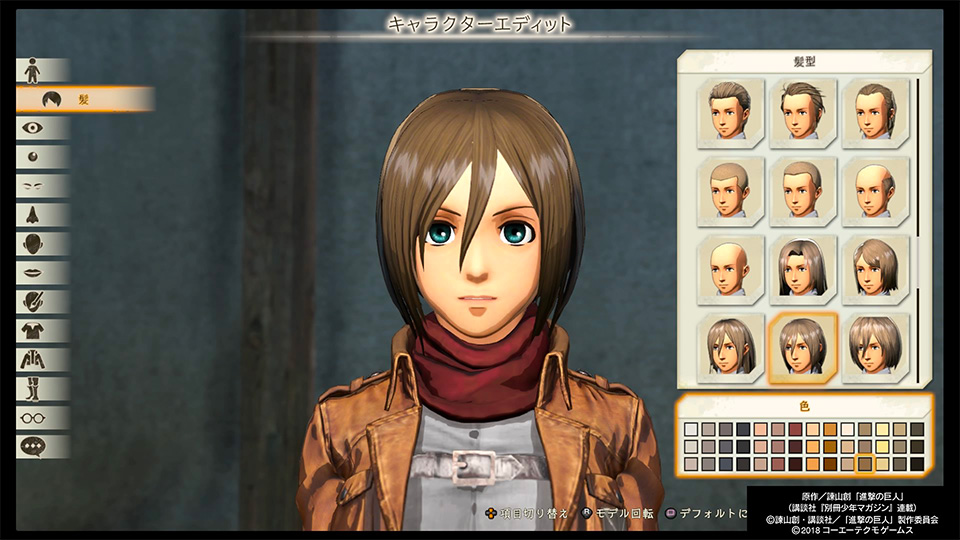
Task: Click the orange-outlined brown hair color swatch
Action: coord(865,463)
